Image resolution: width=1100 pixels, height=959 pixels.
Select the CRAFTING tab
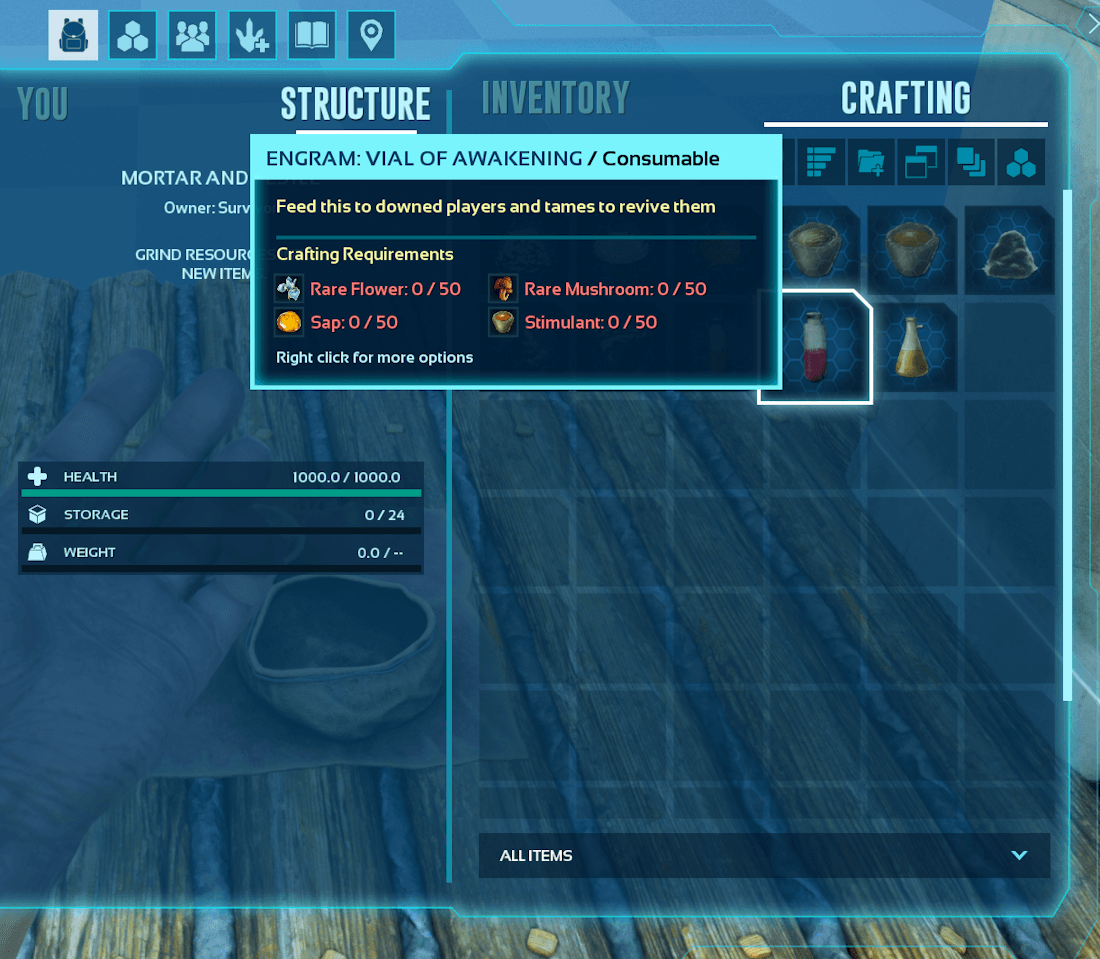tap(905, 98)
